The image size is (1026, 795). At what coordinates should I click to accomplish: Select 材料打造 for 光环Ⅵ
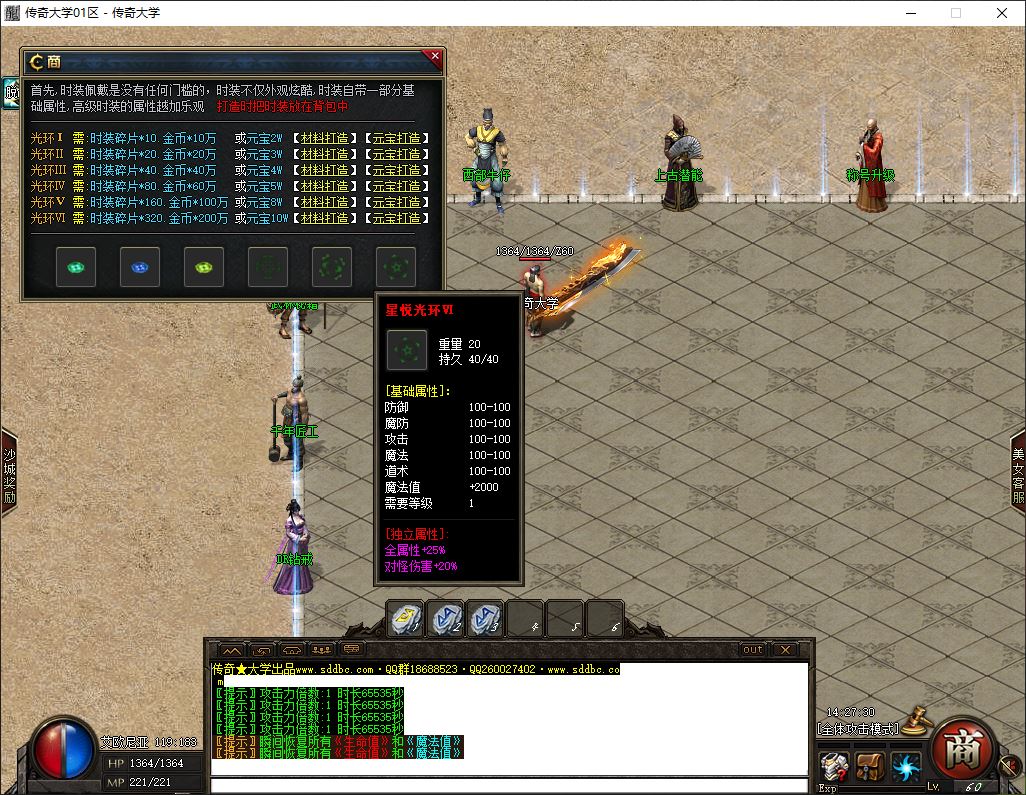pos(325,219)
